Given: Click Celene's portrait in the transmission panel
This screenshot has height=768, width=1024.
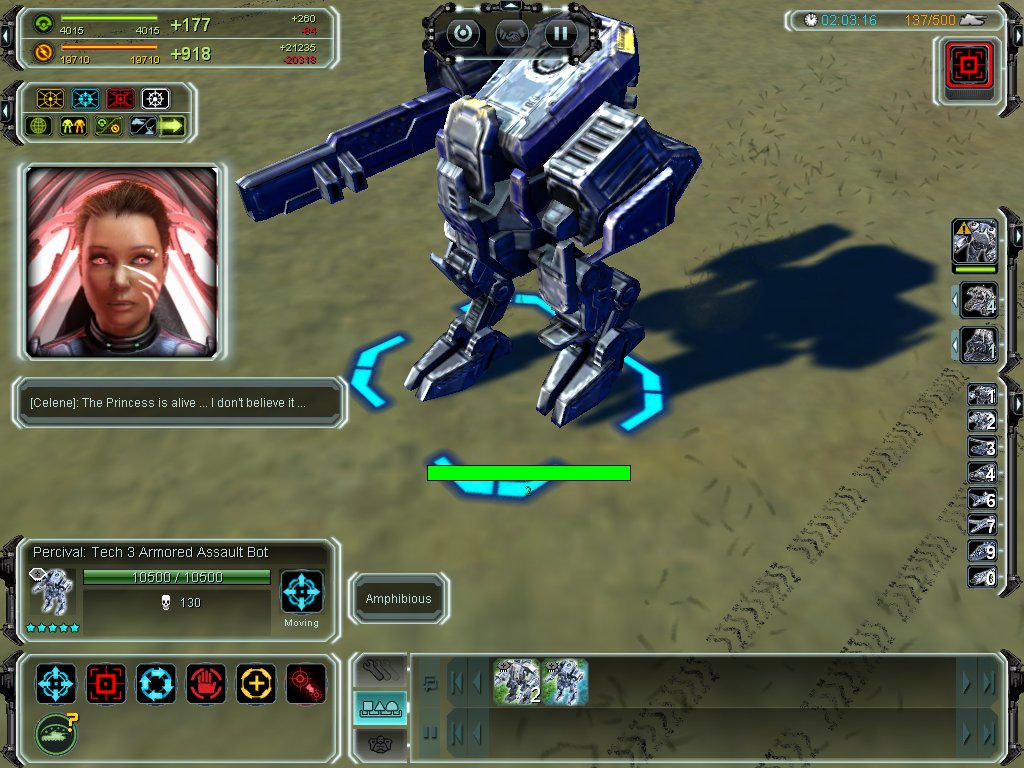Looking at the screenshot, I should [x=121, y=262].
